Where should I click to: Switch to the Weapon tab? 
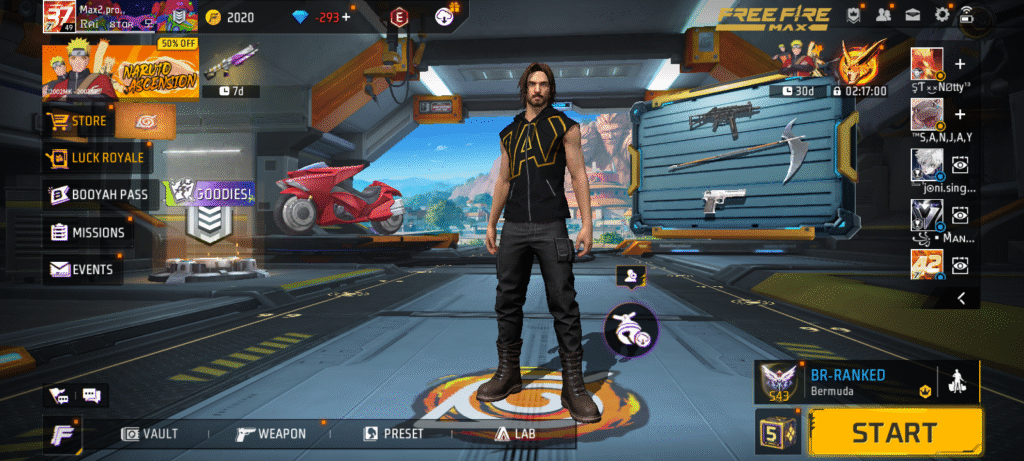(270, 433)
